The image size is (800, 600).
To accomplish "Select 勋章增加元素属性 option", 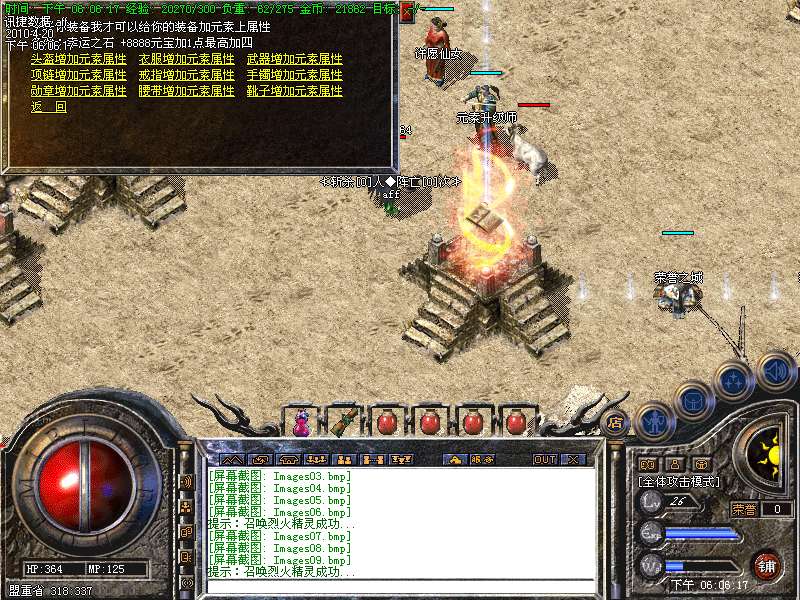I will [78, 91].
